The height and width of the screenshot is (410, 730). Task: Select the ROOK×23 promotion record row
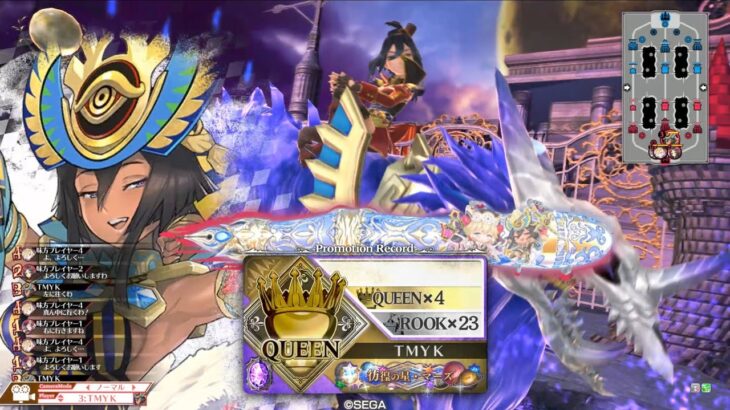coord(418,323)
